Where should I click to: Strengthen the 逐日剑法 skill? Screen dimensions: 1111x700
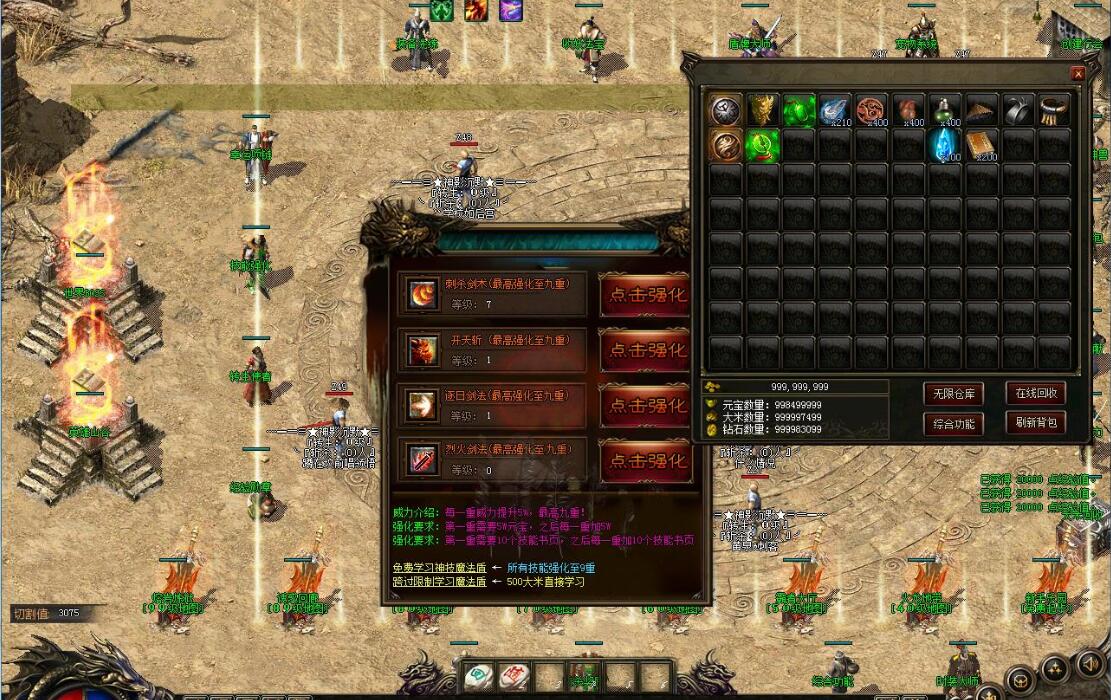[x=645, y=405]
